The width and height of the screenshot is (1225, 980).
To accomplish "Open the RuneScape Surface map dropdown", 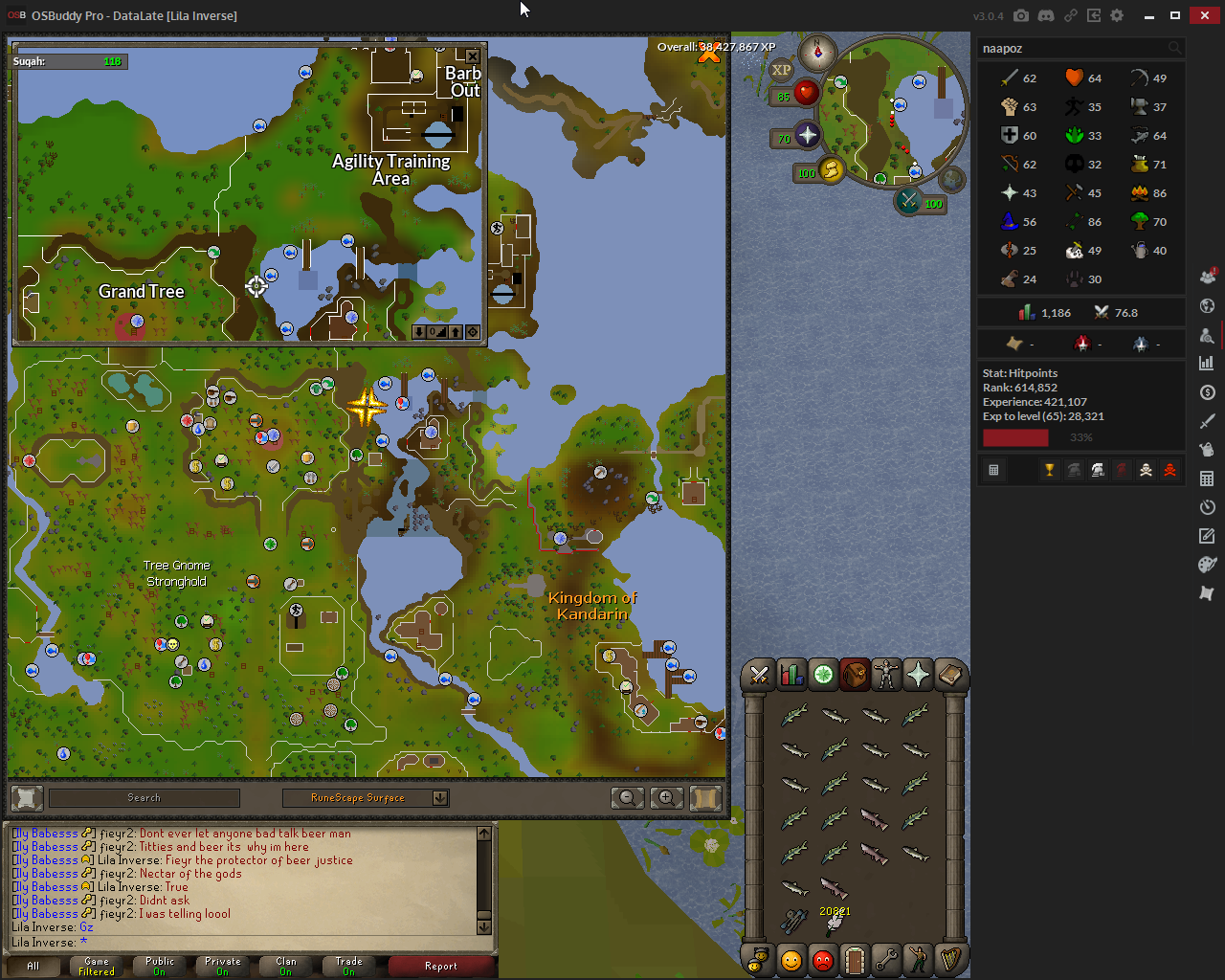I will pyautogui.click(x=440, y=797).
